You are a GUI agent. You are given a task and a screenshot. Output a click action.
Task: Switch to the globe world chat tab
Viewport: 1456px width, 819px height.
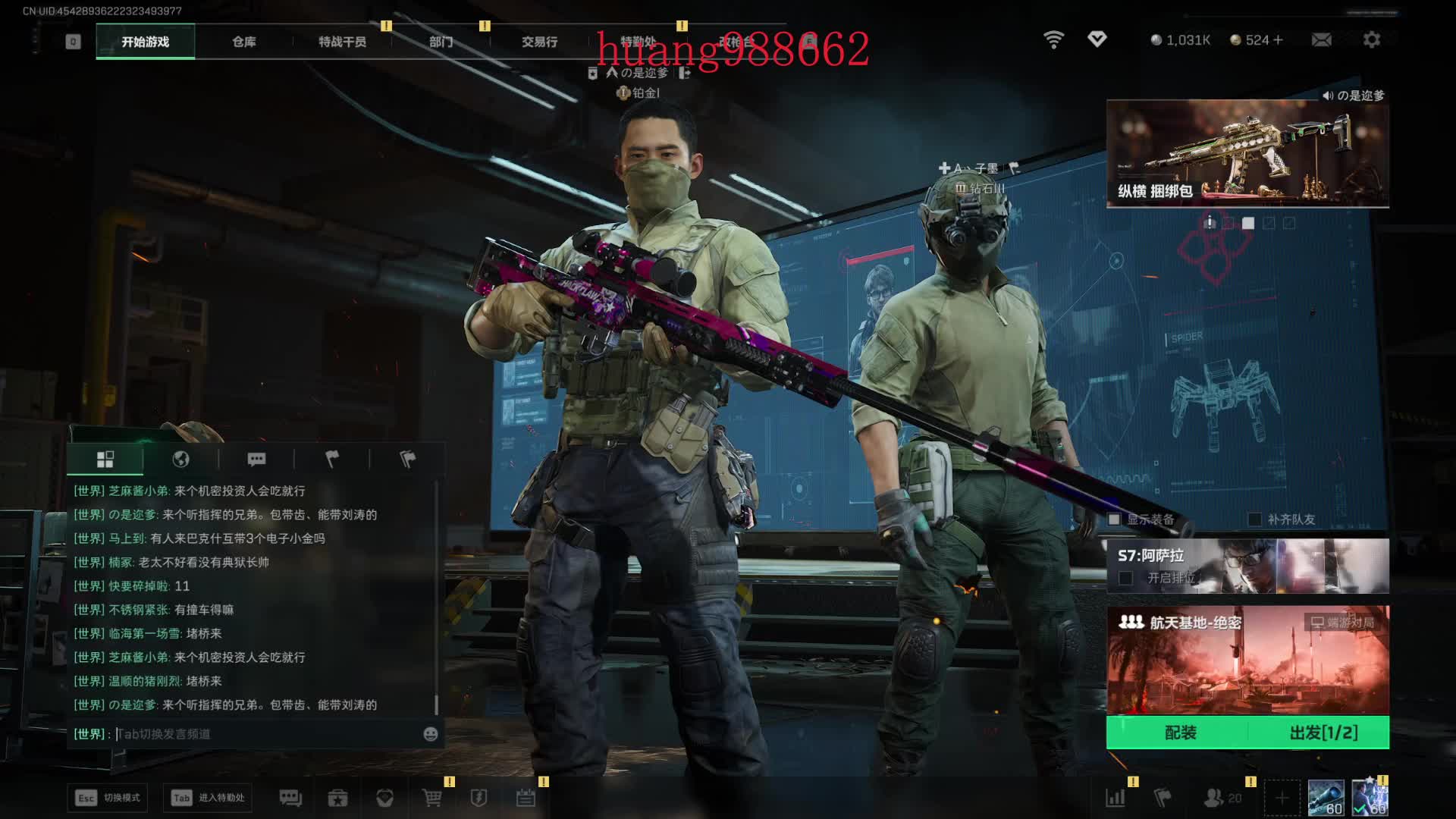tap(180, 459)
